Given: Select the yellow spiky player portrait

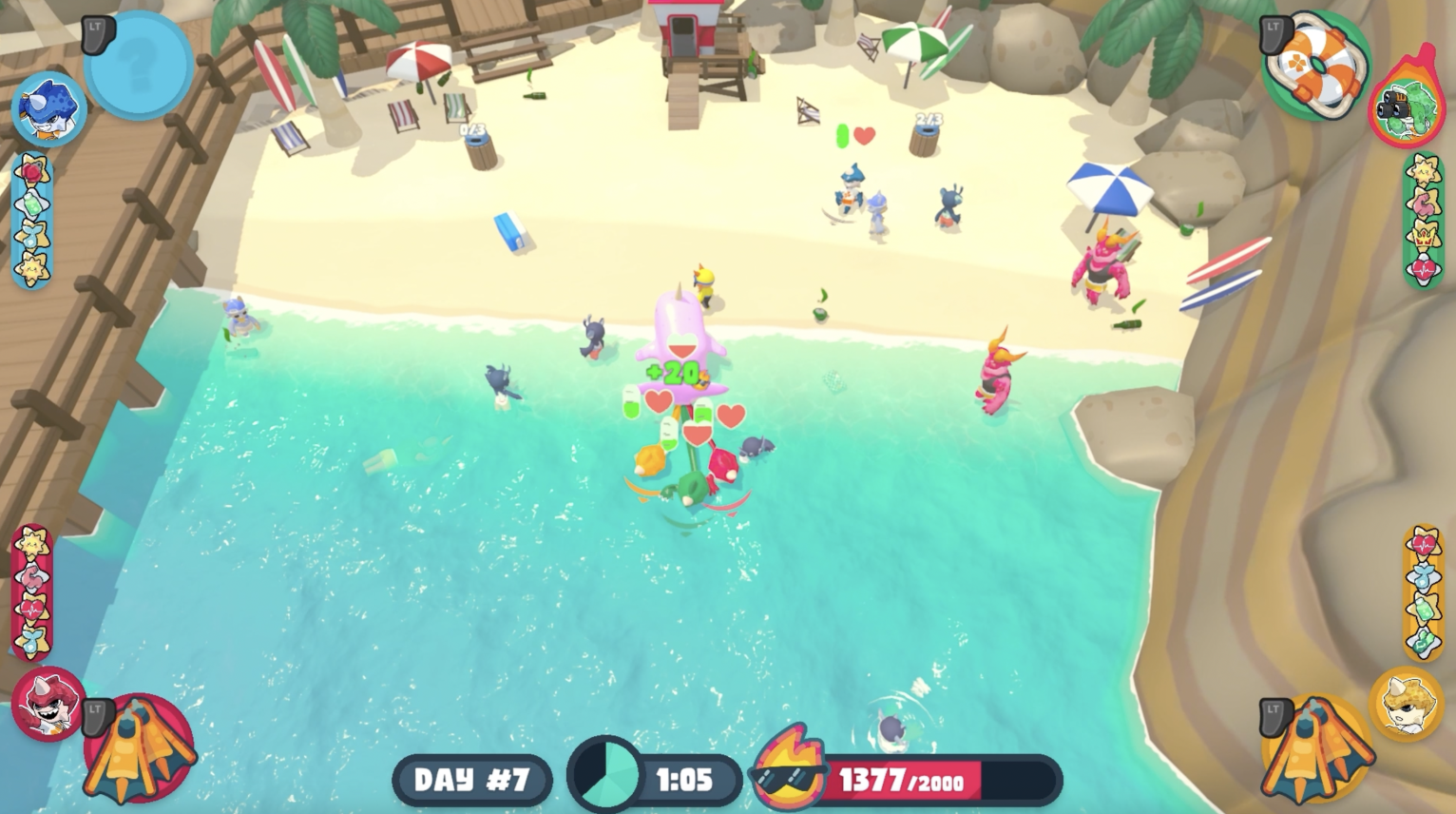Looking at the screenshot, I should point(1406,704).
